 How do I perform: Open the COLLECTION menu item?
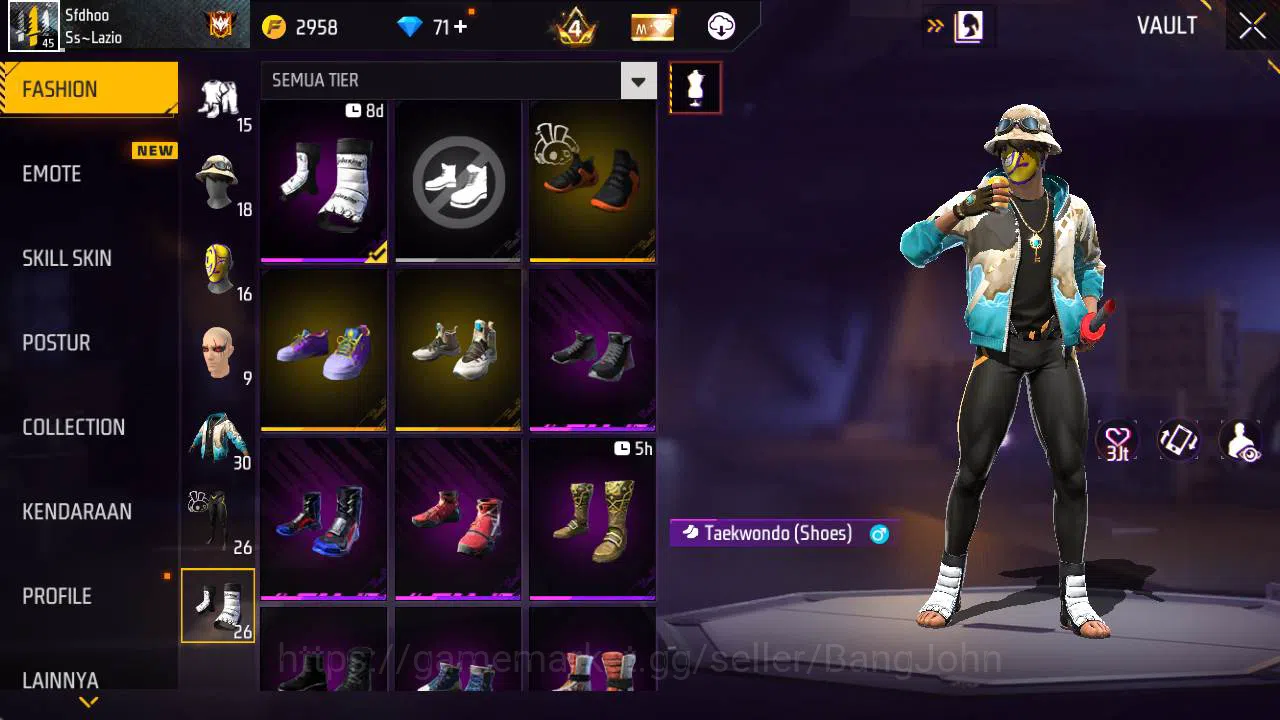point(72,427)
